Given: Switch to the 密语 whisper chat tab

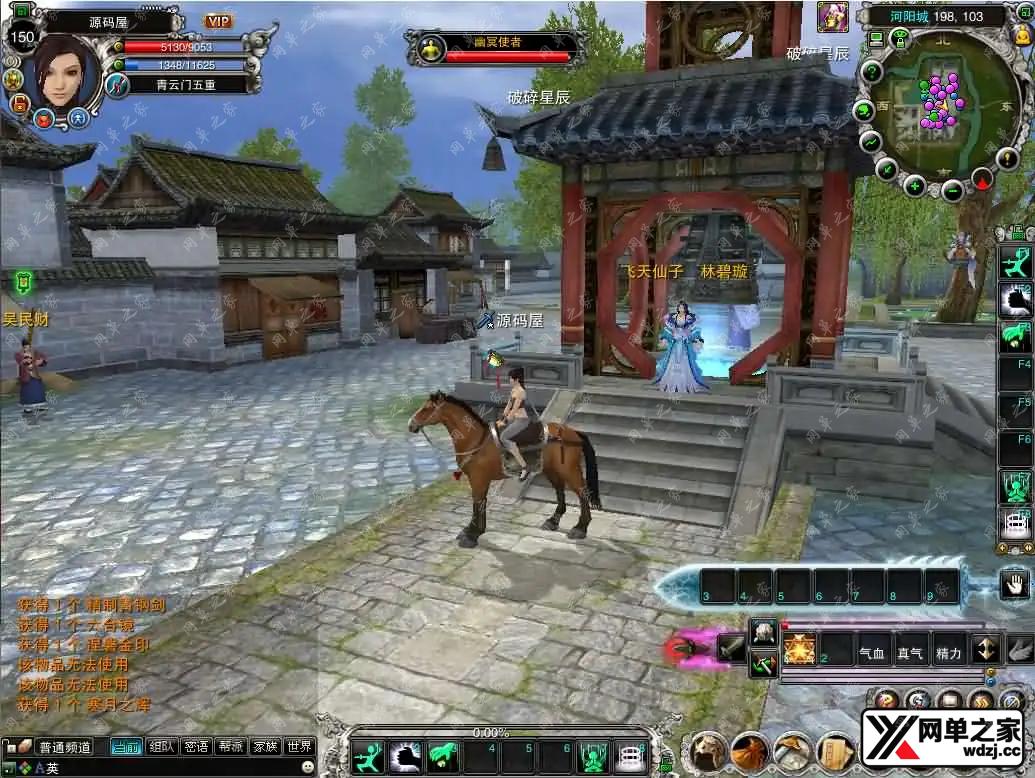Looking at the screenshot, I should point(197,747).
